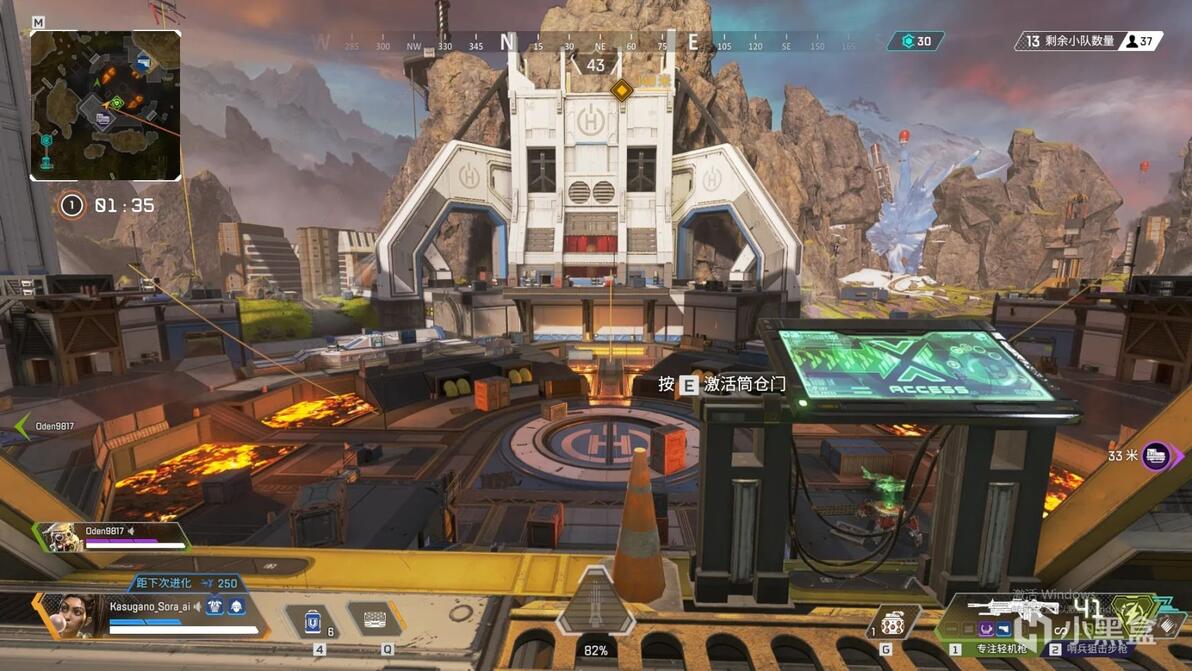This screenshot has height=671, width=1192.
Task: Click the 剩余小队数量 squads-remaining panel
Action: click(x=1088, y=41)
